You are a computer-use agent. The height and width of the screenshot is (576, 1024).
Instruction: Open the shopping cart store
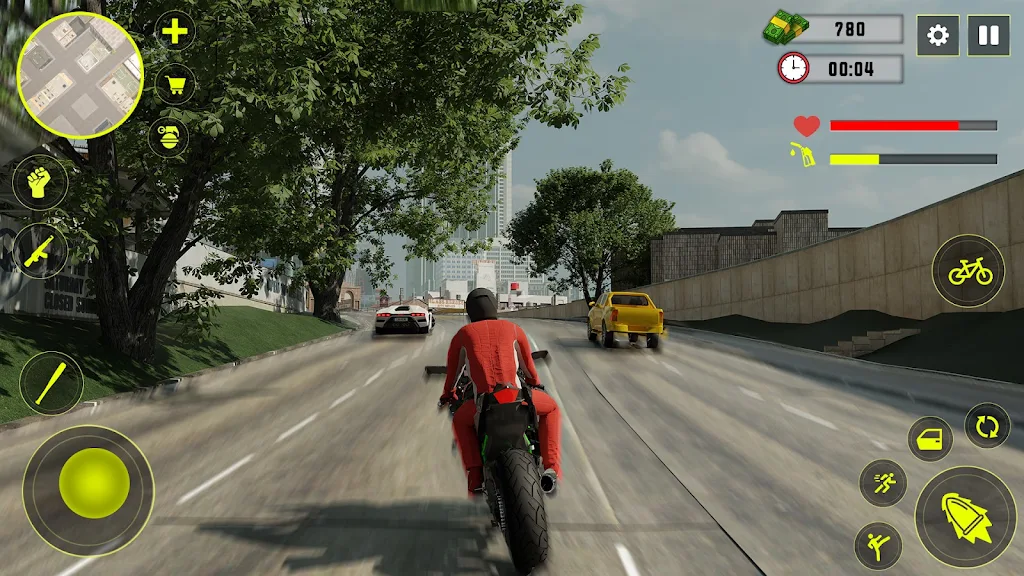[x=175, y=84]
